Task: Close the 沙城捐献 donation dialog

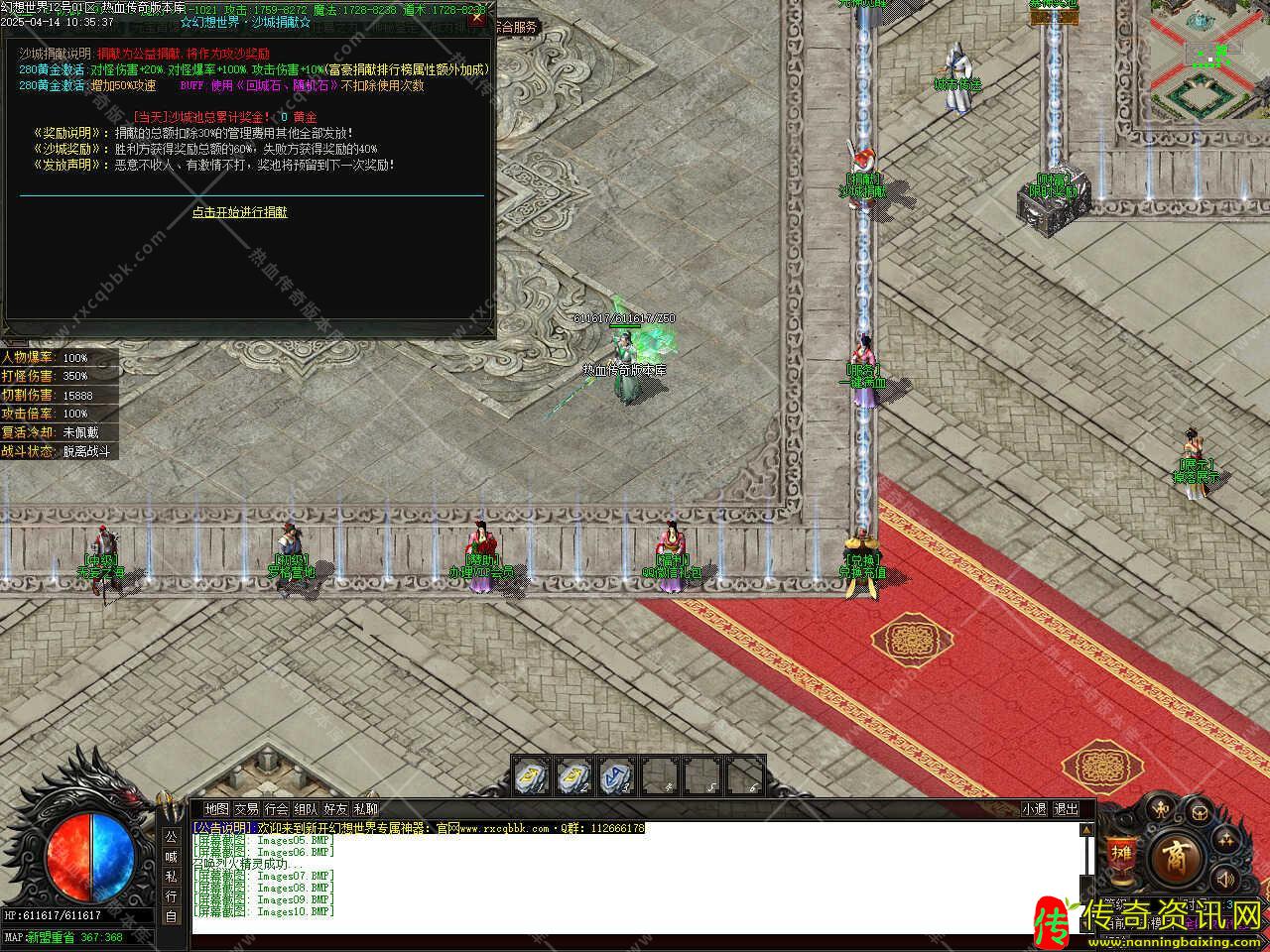Action: pyautogui.click(x=477, y=18)
